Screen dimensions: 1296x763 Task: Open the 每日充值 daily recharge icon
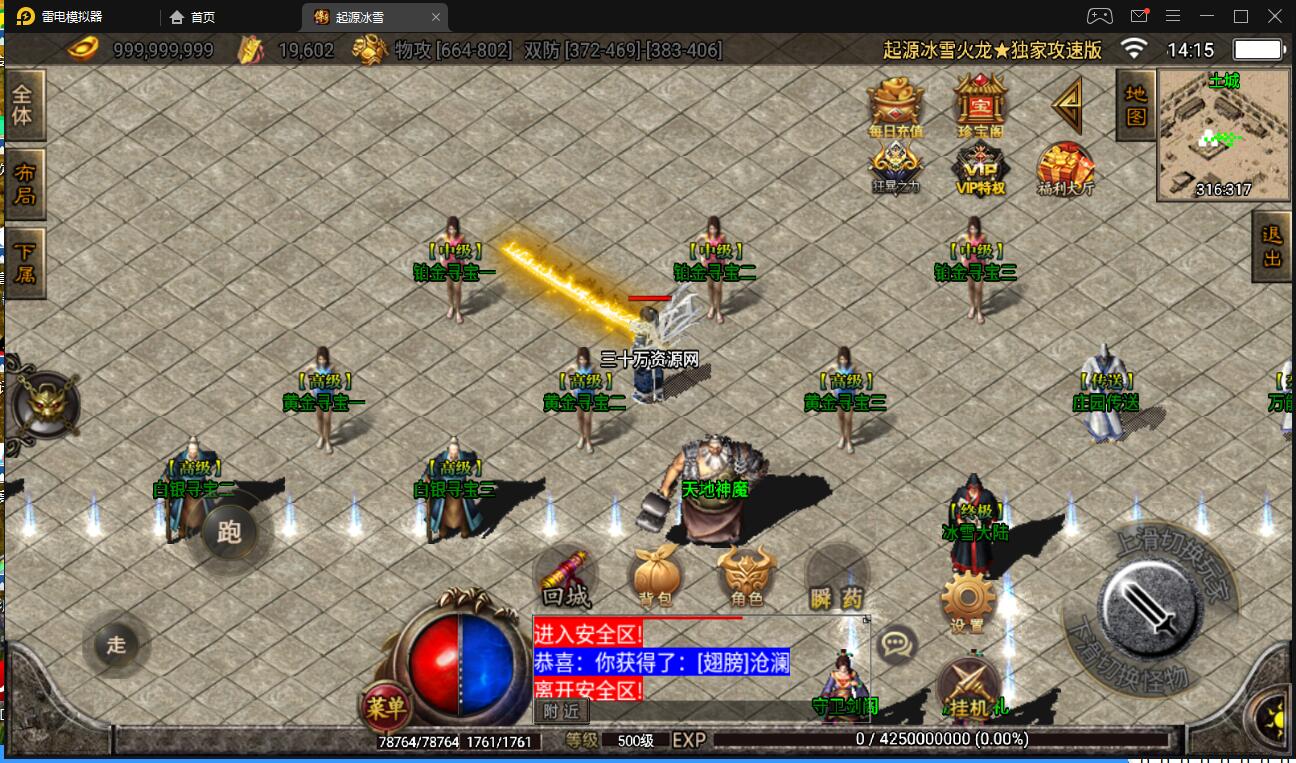[895, 105]
